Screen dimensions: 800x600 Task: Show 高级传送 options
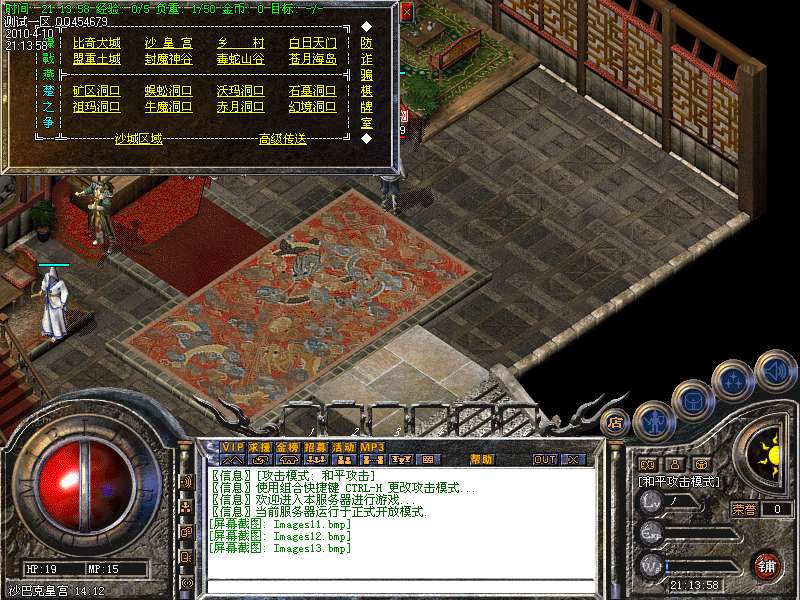point(282,139)
